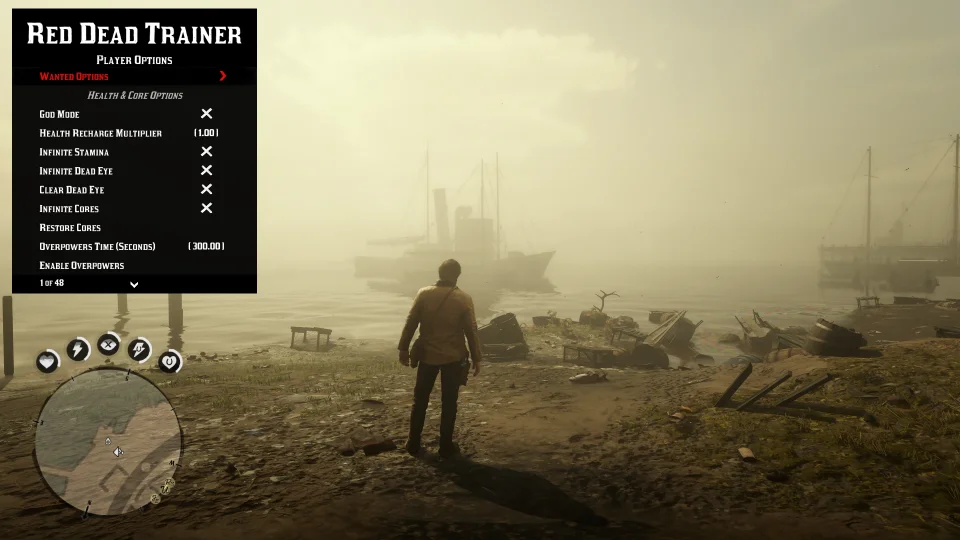Open the Wanted Options submenu

click(x=133, y=76)
